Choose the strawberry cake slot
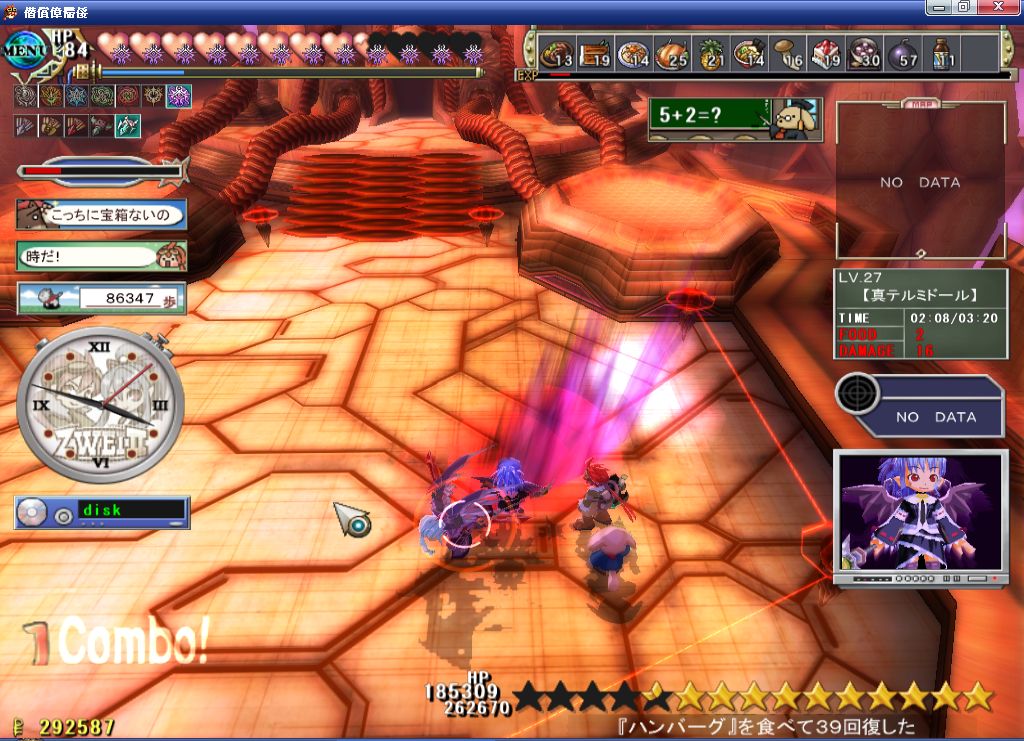The image size is (1024, 741). tap(827, 53)
